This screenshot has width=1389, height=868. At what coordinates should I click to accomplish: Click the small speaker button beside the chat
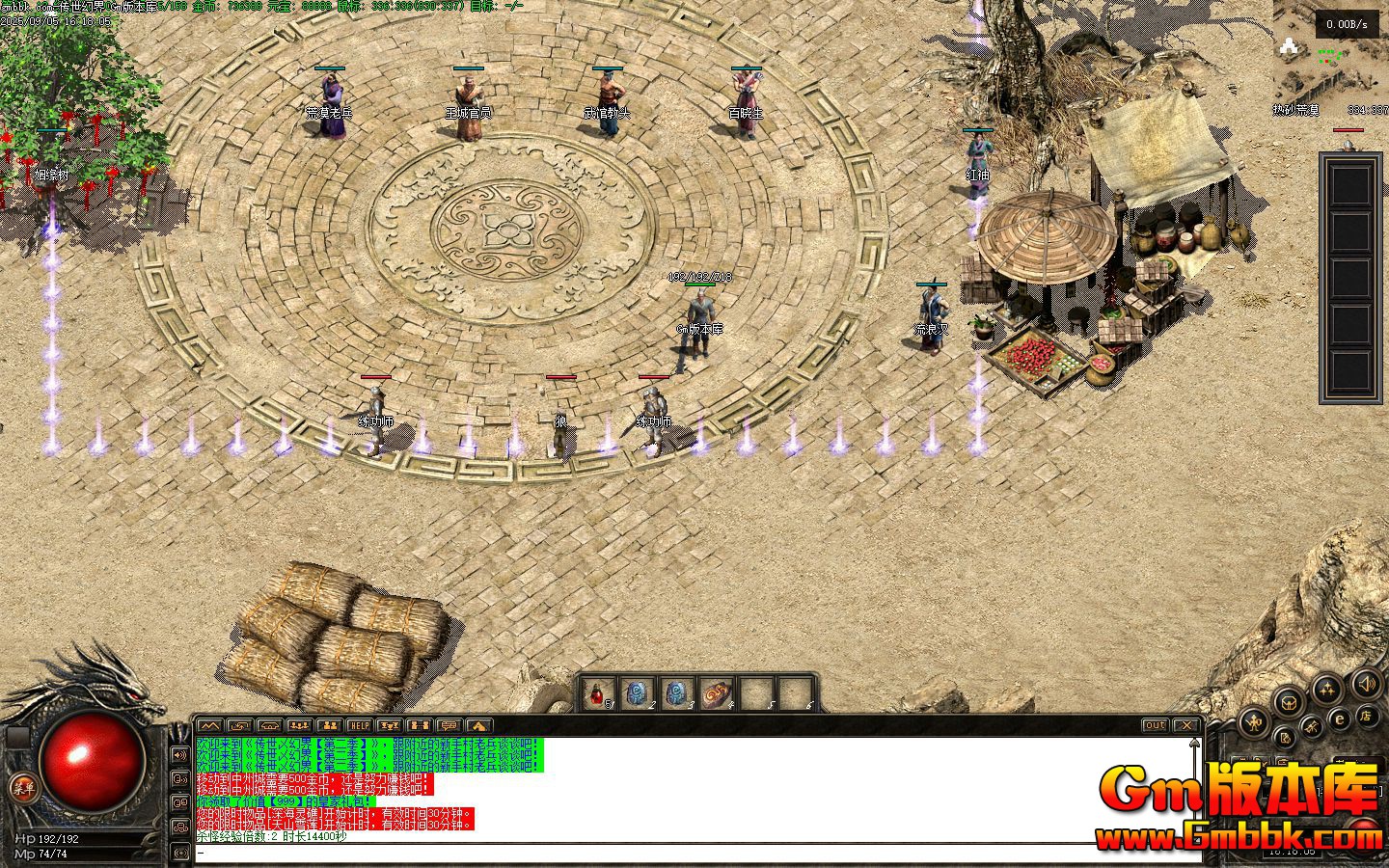179,754
